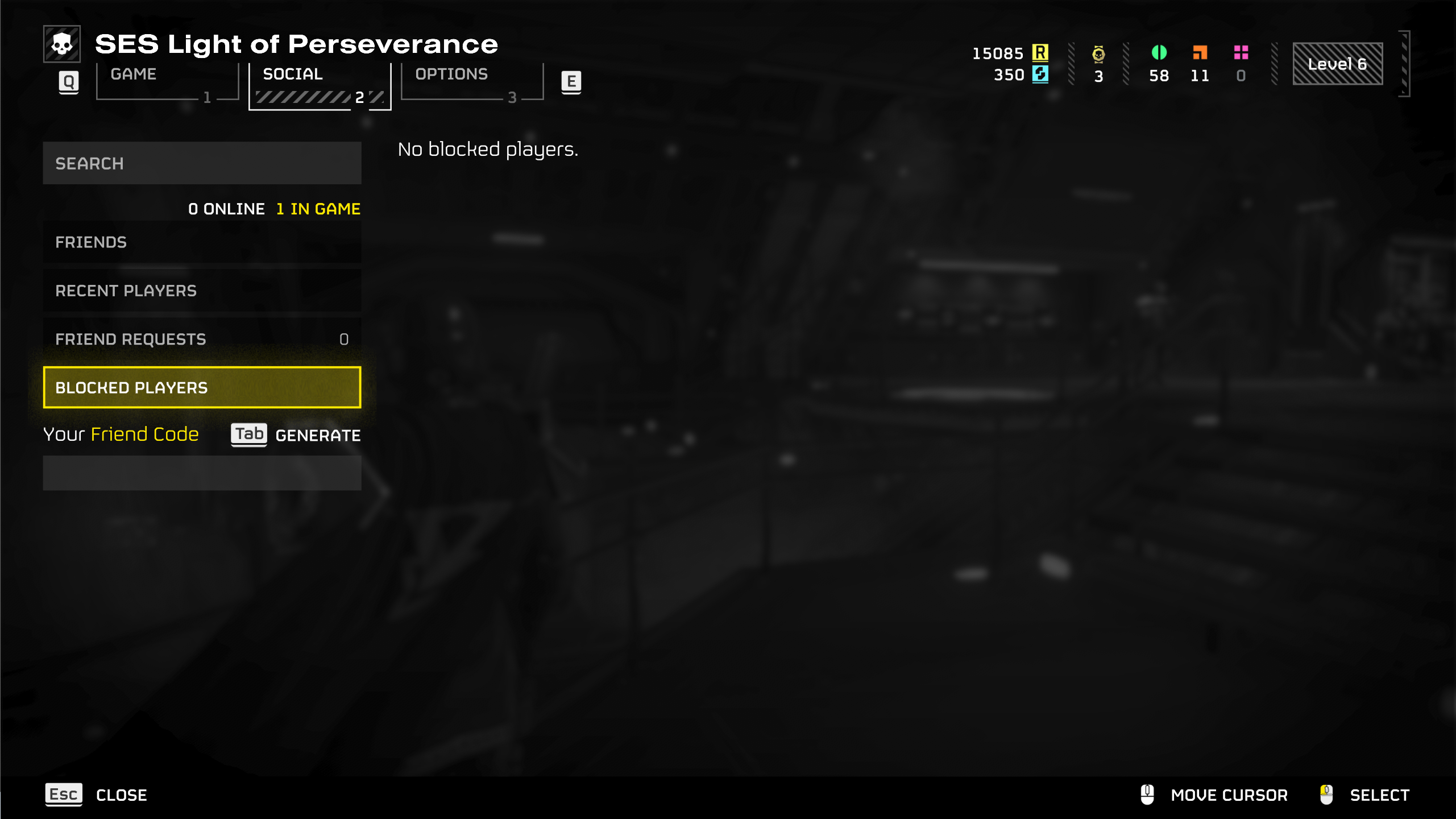Screen dimensions: 1456x819
Task: Open the Options tab
Action: (451, 74)
